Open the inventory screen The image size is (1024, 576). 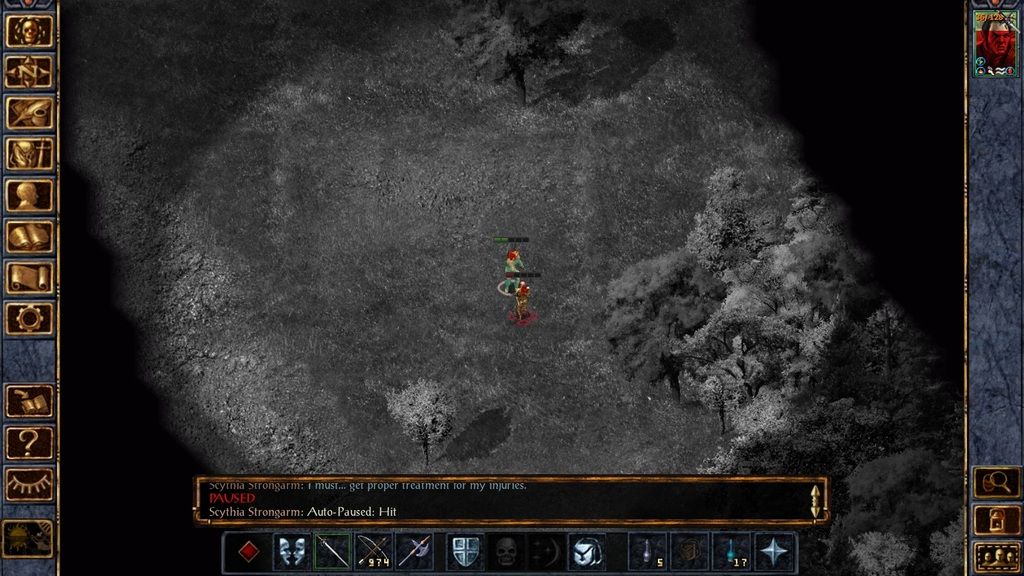[x=29, y=153]
